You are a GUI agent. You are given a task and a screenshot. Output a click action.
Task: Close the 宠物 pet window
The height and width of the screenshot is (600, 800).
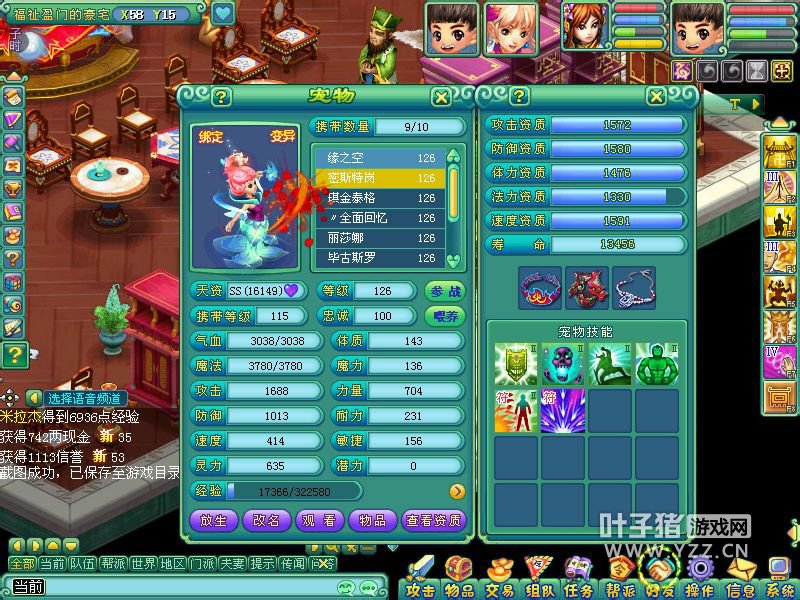pos(440,97)
